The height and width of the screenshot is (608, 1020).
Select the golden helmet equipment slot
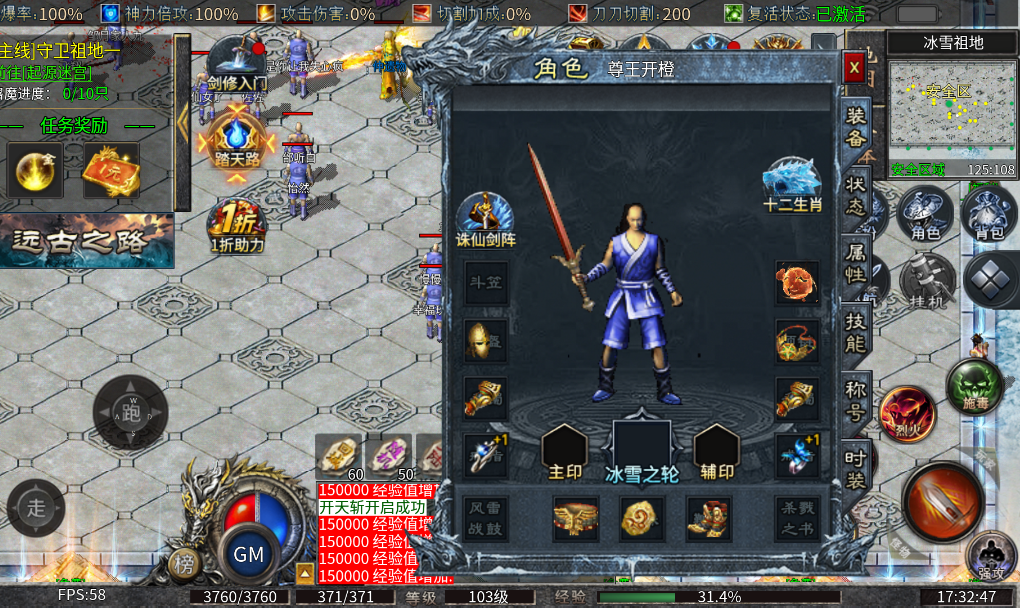[485, 341]
